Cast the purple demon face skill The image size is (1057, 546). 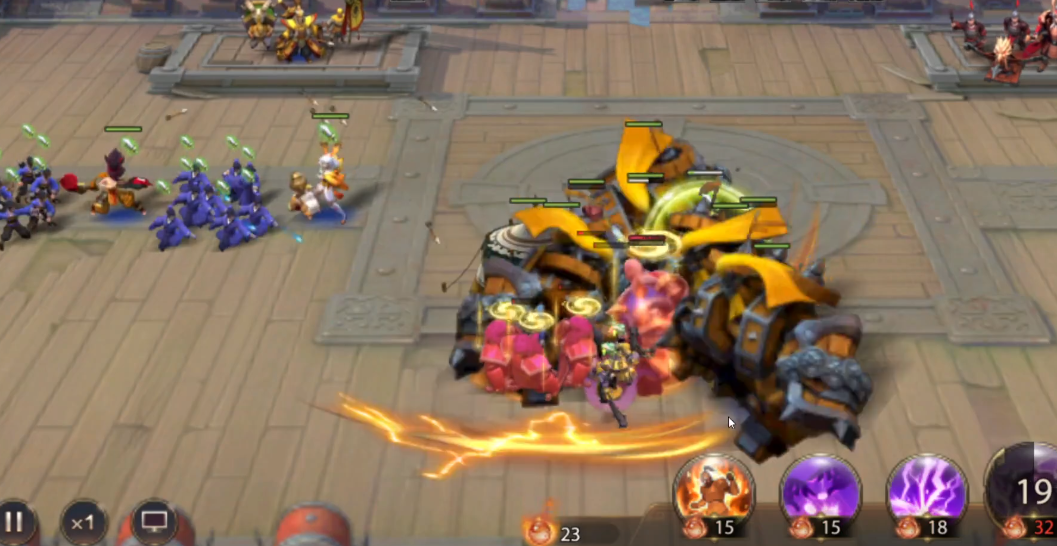820,489
